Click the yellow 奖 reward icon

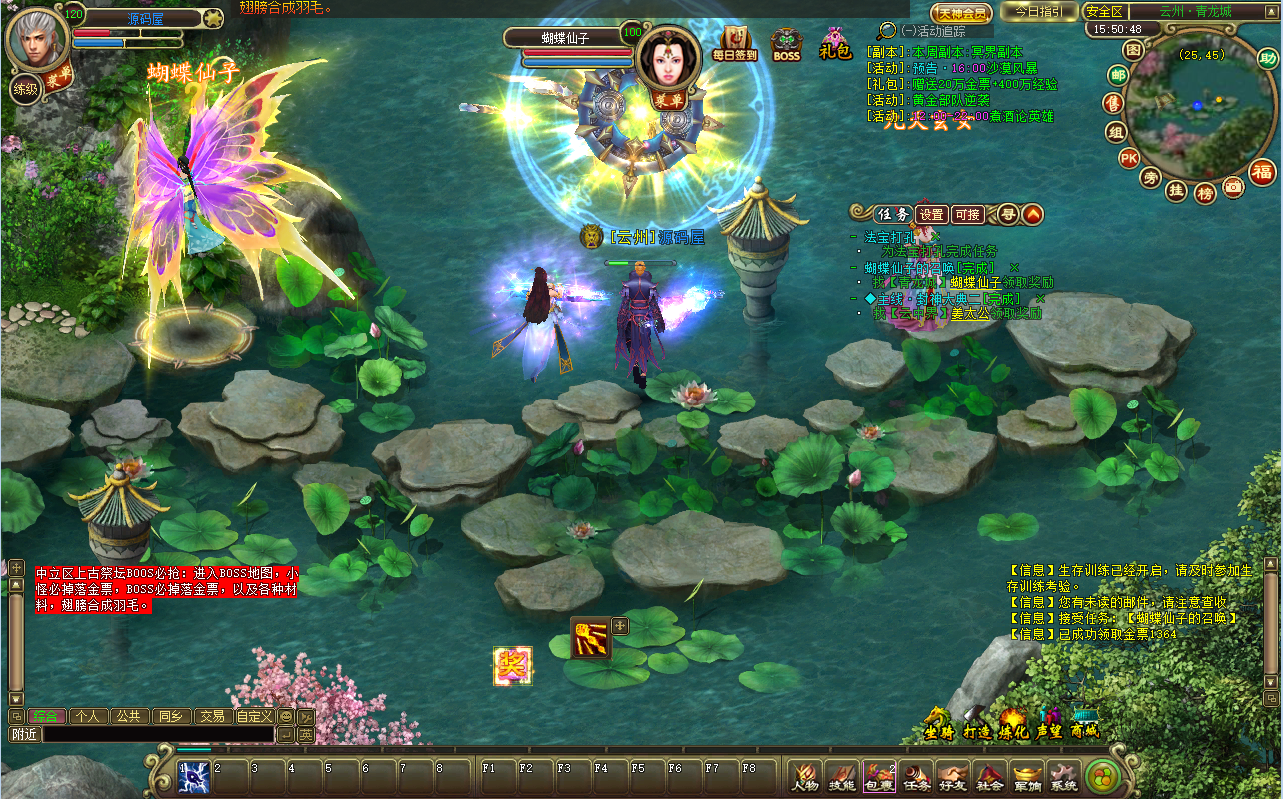[513, 666]
